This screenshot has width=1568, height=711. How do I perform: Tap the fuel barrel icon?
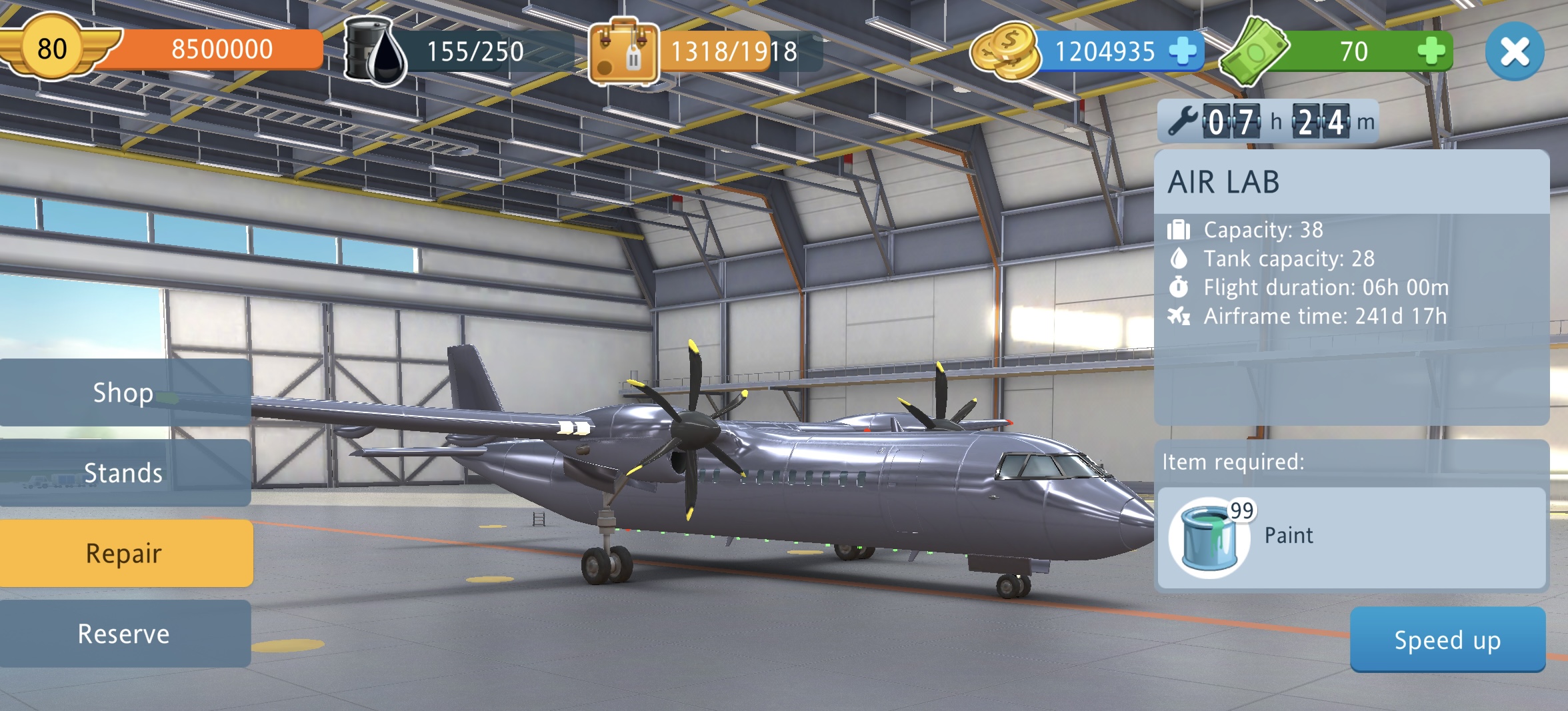(x=374, y=51)
